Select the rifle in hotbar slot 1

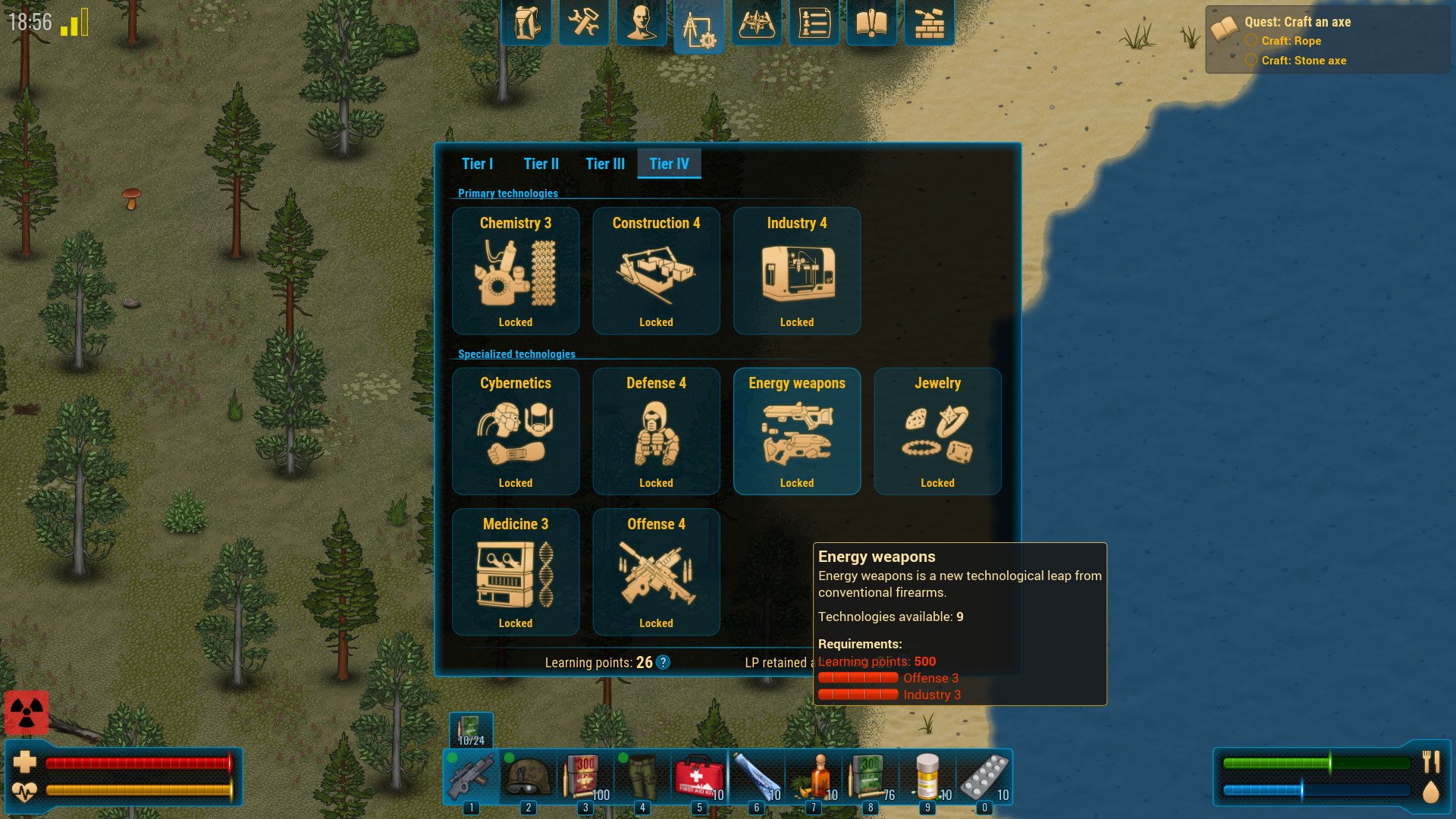pyautogui.click(x=471, y=777)
